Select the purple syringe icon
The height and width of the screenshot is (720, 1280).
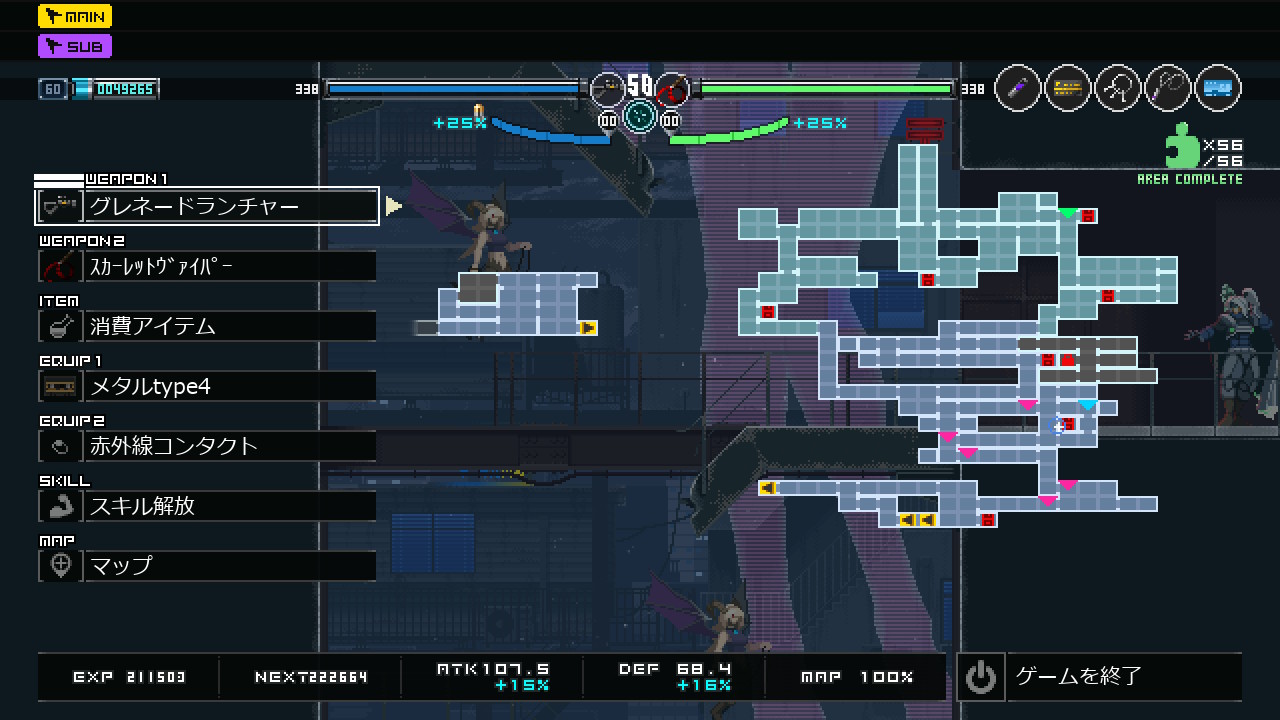coord(1018,89)
